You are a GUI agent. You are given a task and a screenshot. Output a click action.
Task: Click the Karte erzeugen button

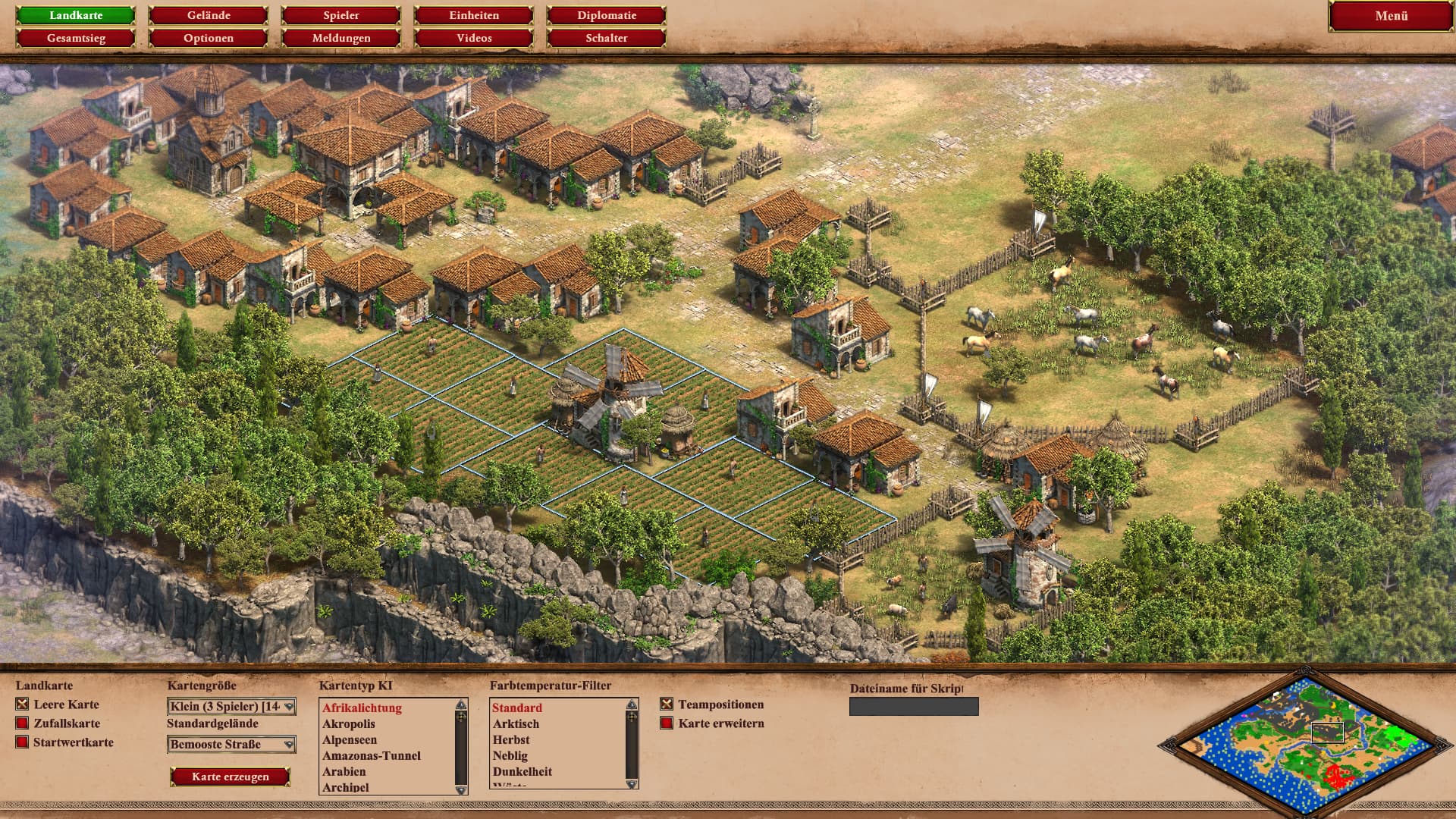coord(231,777)
